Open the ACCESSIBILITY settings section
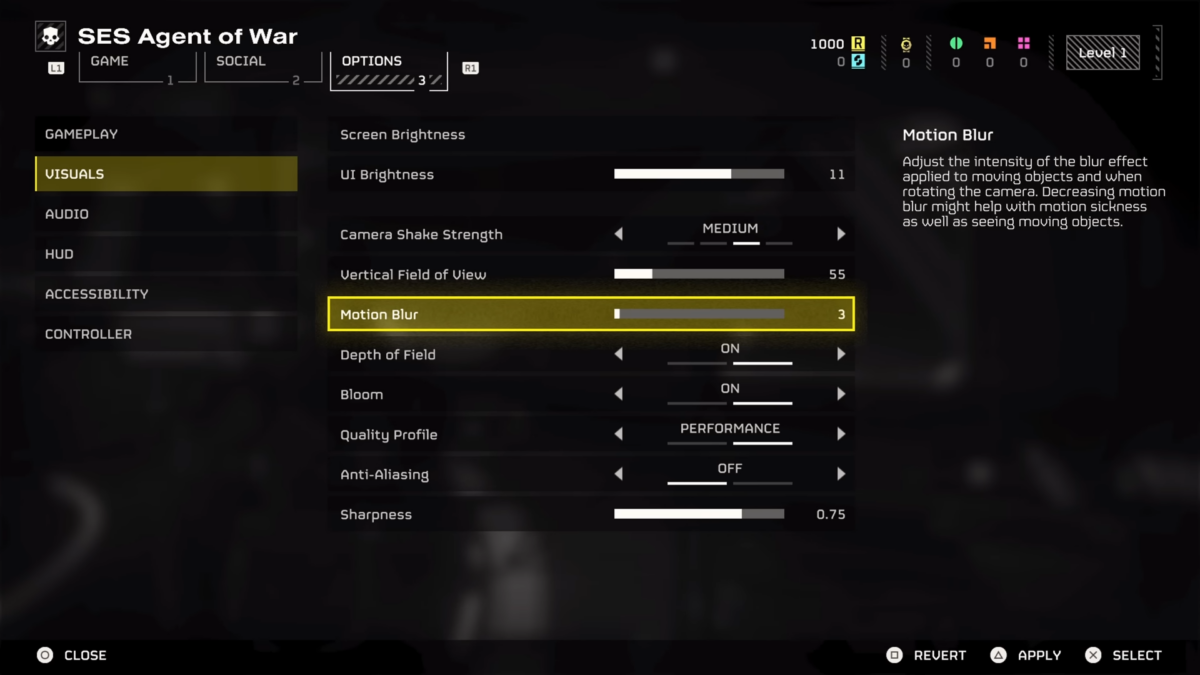The height and width of the screenshot is (675, 1200). (166, 294)
